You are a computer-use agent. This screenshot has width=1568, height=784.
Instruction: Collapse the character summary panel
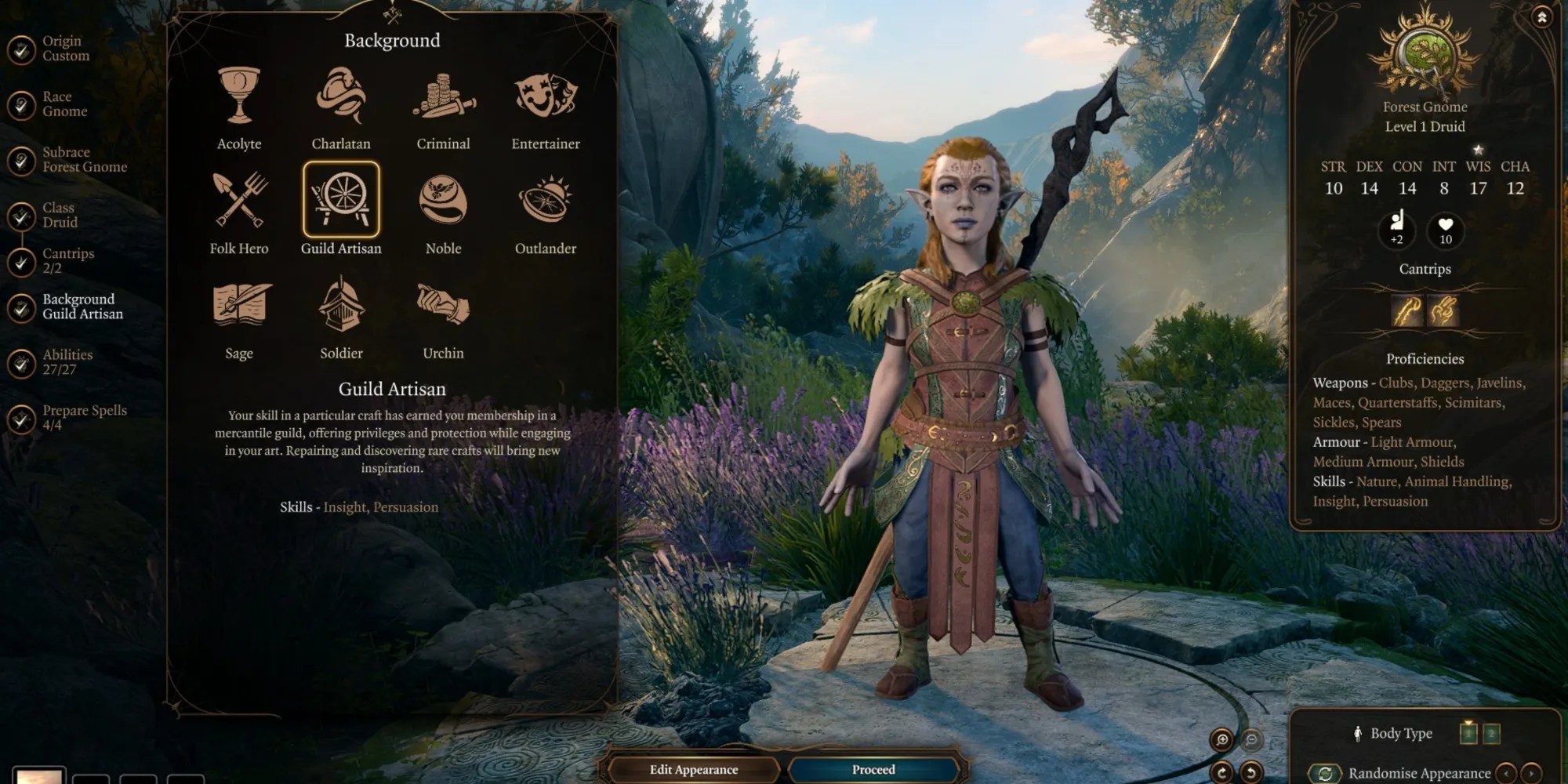click(1541, 17)
